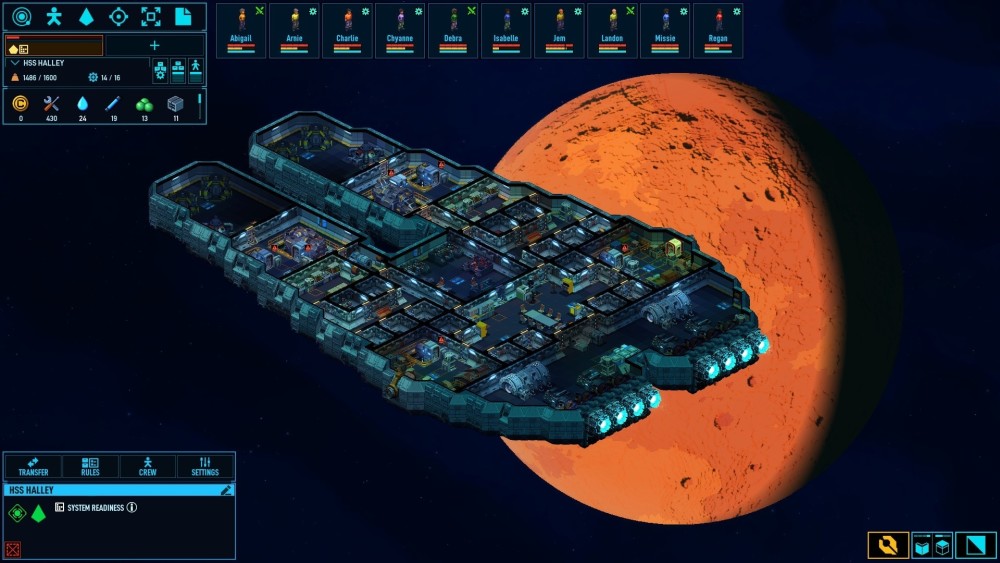Add a new ship tab with plus button
The height and width of the screenshot is (563, 1000).
[154, 45]
